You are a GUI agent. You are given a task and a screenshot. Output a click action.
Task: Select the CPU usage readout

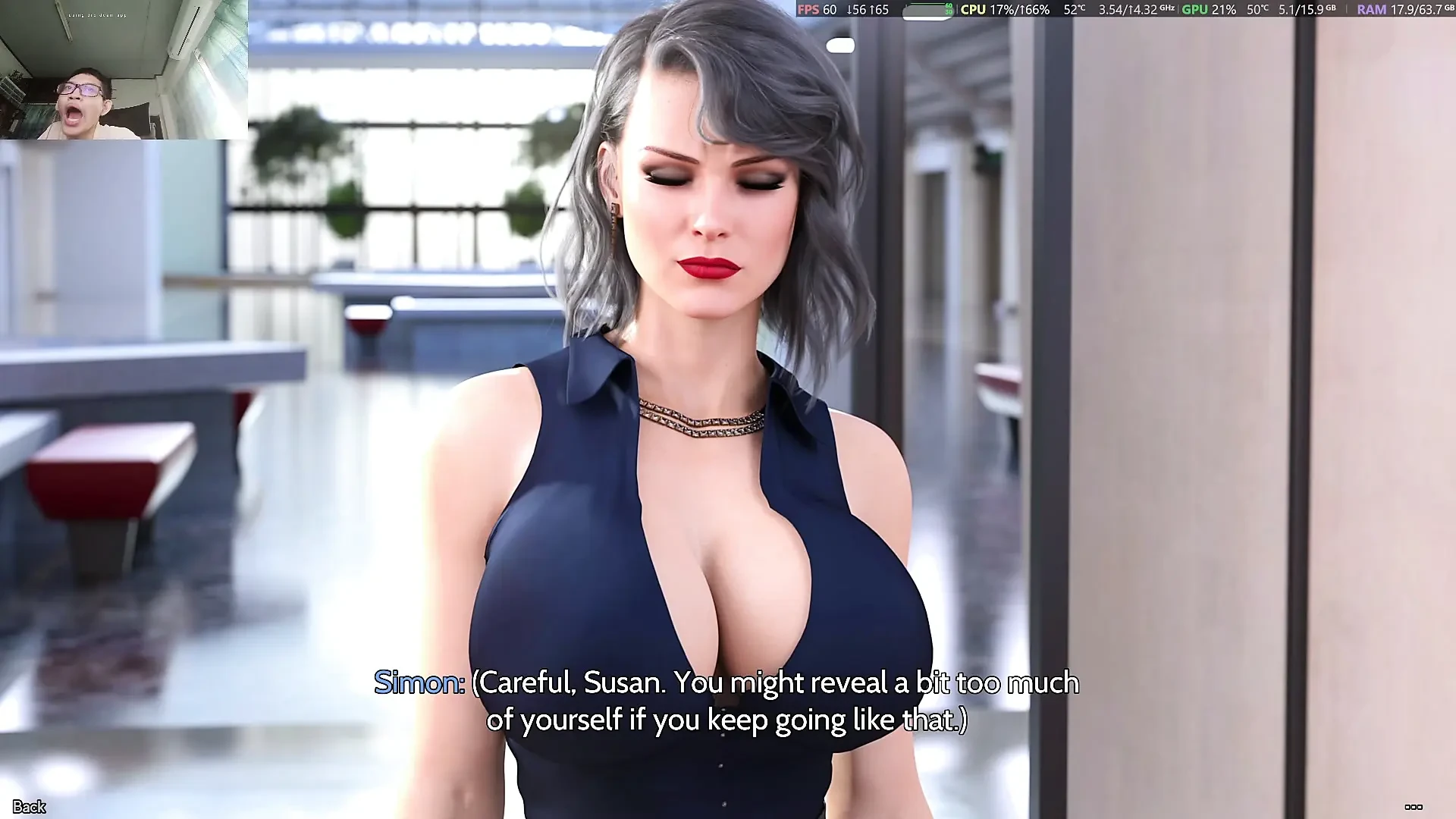pos(1020,10)
